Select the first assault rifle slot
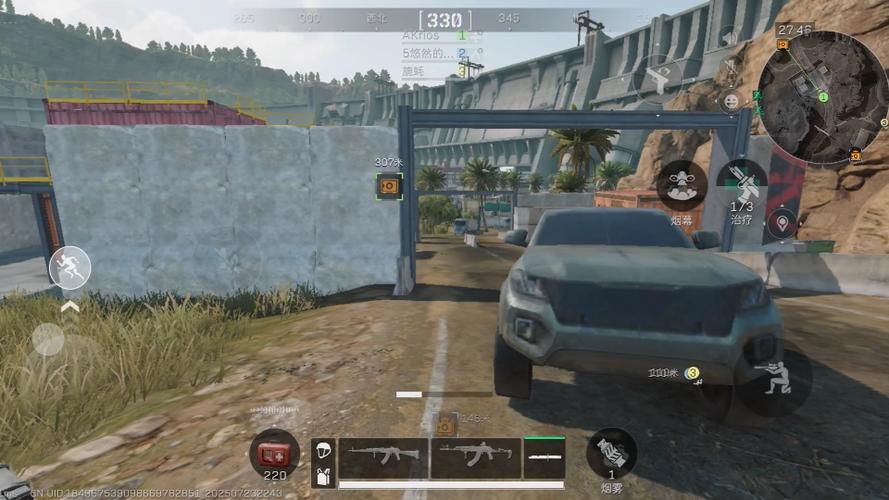 [x=383, y=457]
